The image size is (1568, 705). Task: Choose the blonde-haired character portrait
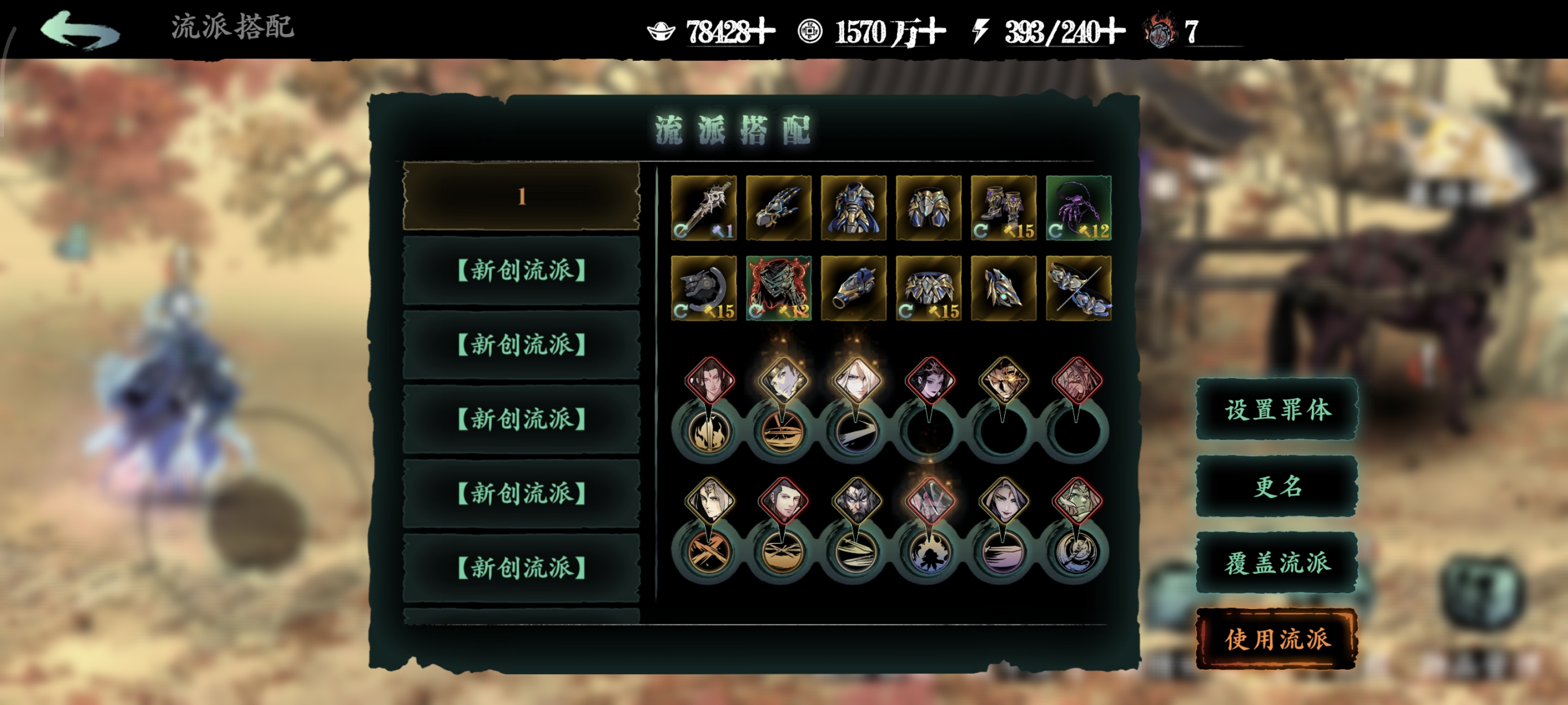point(856,381)
